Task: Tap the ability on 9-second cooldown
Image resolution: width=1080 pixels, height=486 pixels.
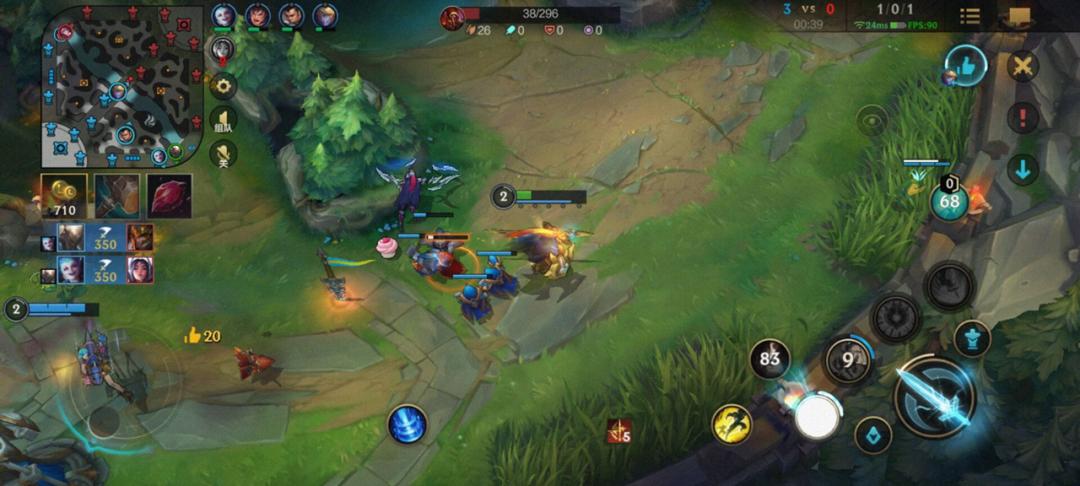Action: pyautogui.click(x=848, y=360)
